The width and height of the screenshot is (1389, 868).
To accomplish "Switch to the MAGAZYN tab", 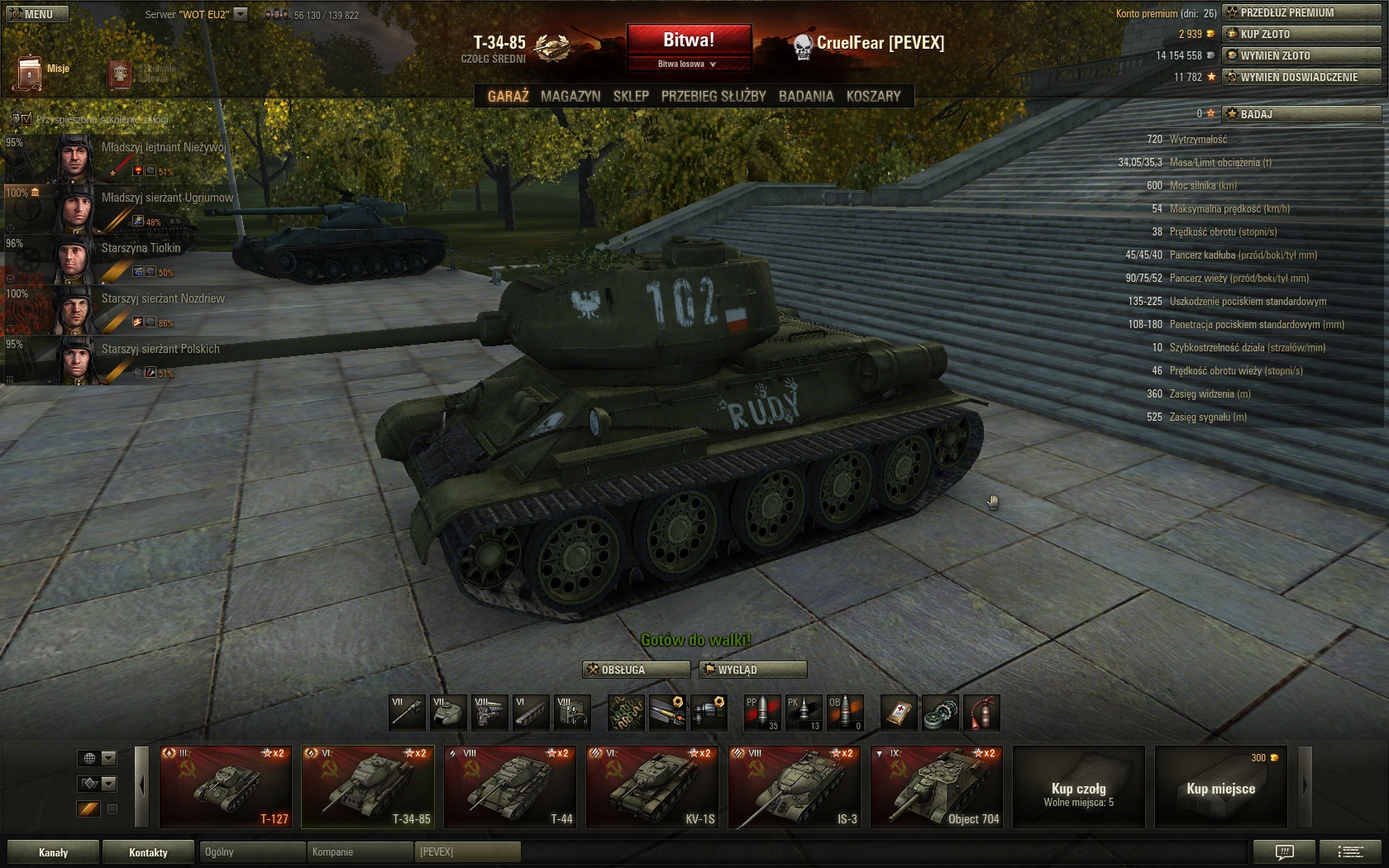I will (x=570, y=96).
